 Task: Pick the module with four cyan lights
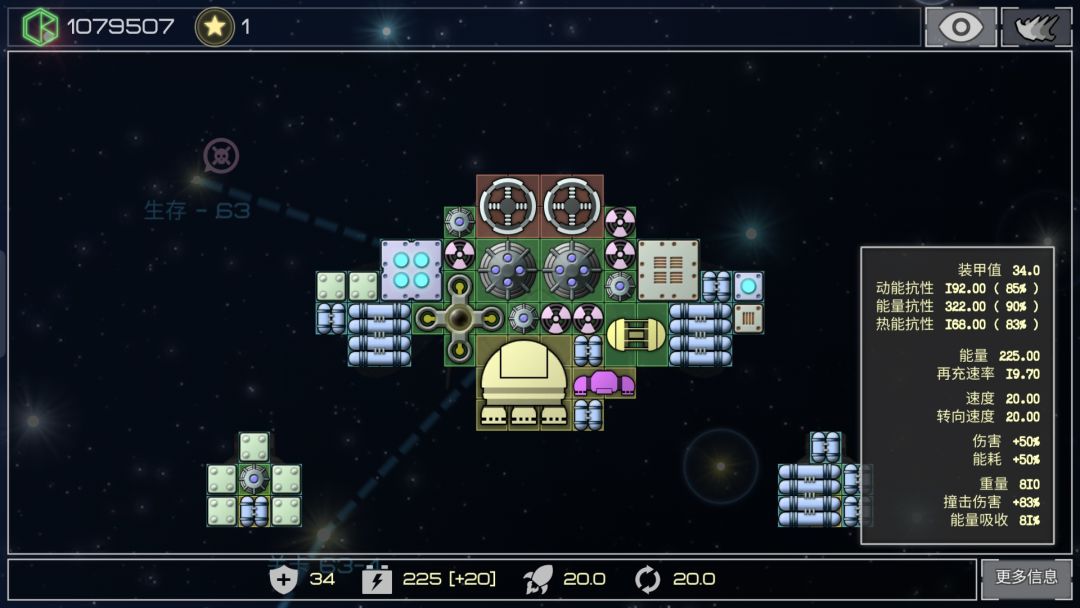(411, 270)
